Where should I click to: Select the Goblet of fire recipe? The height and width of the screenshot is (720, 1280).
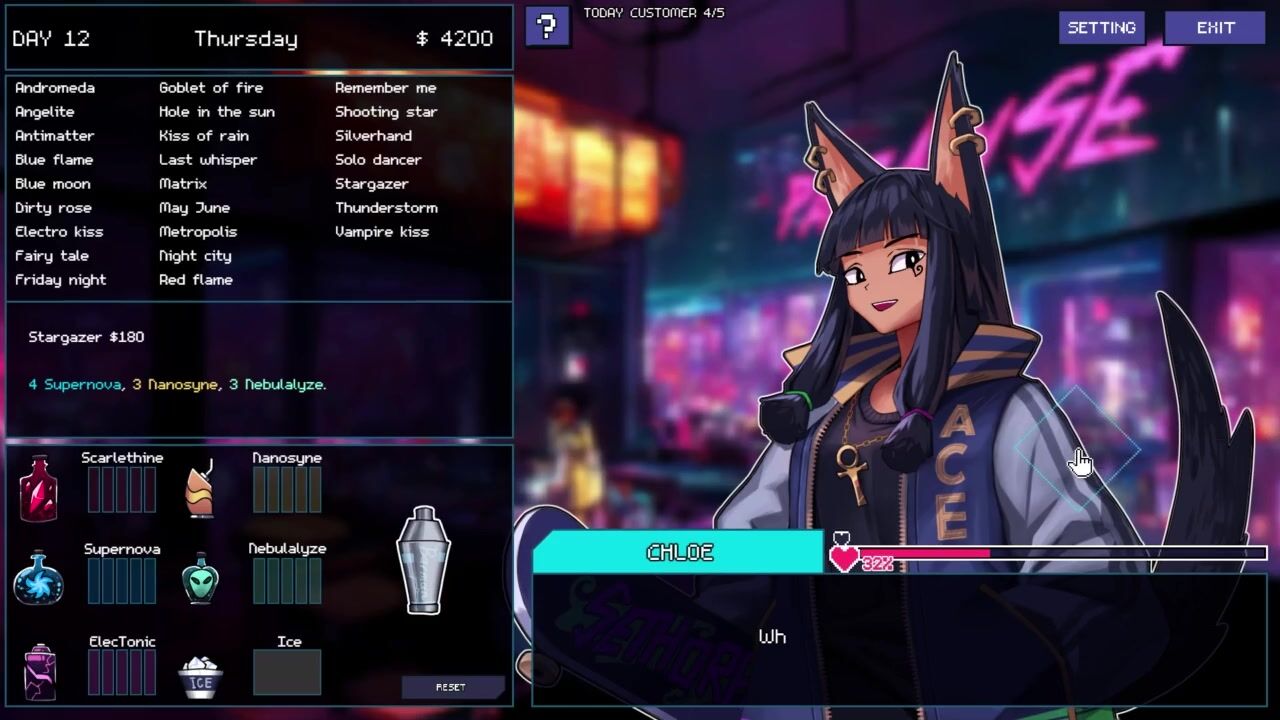click(210, 88)
